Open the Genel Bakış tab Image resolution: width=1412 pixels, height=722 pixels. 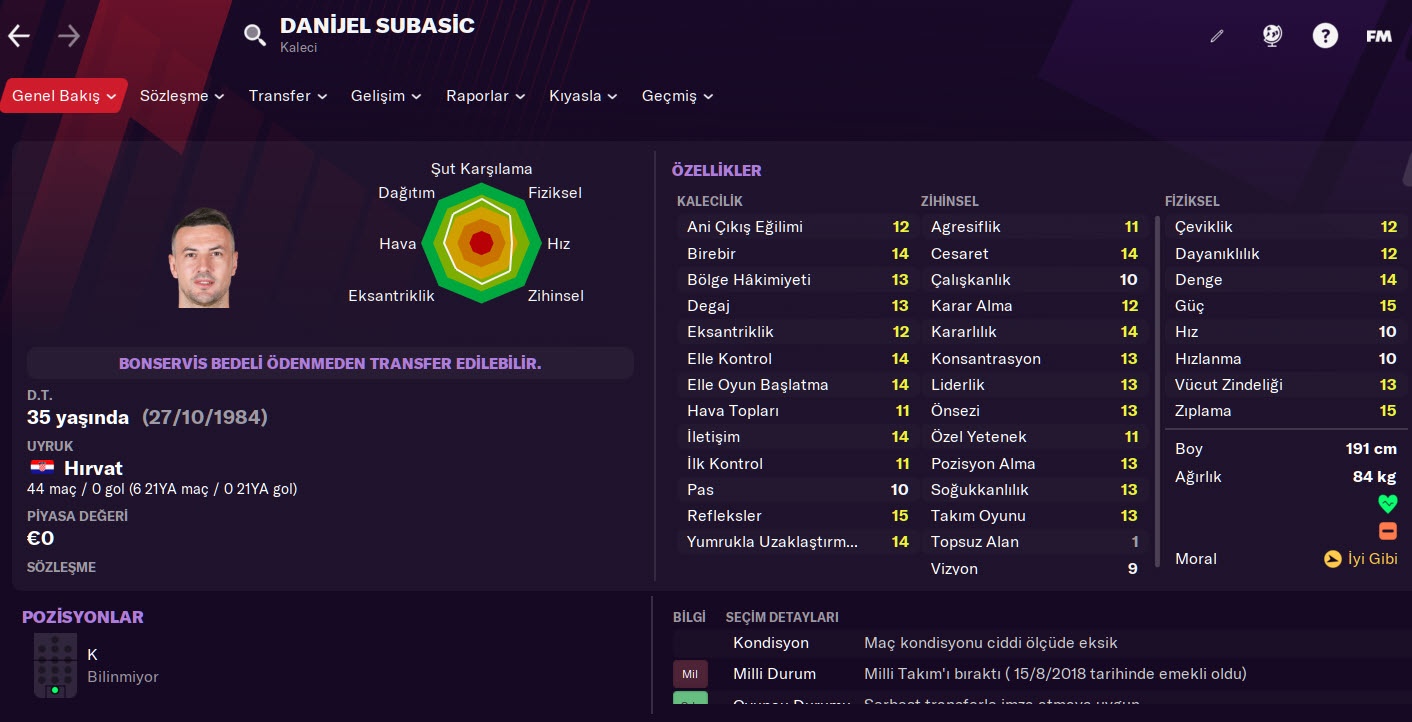(64, 96)
